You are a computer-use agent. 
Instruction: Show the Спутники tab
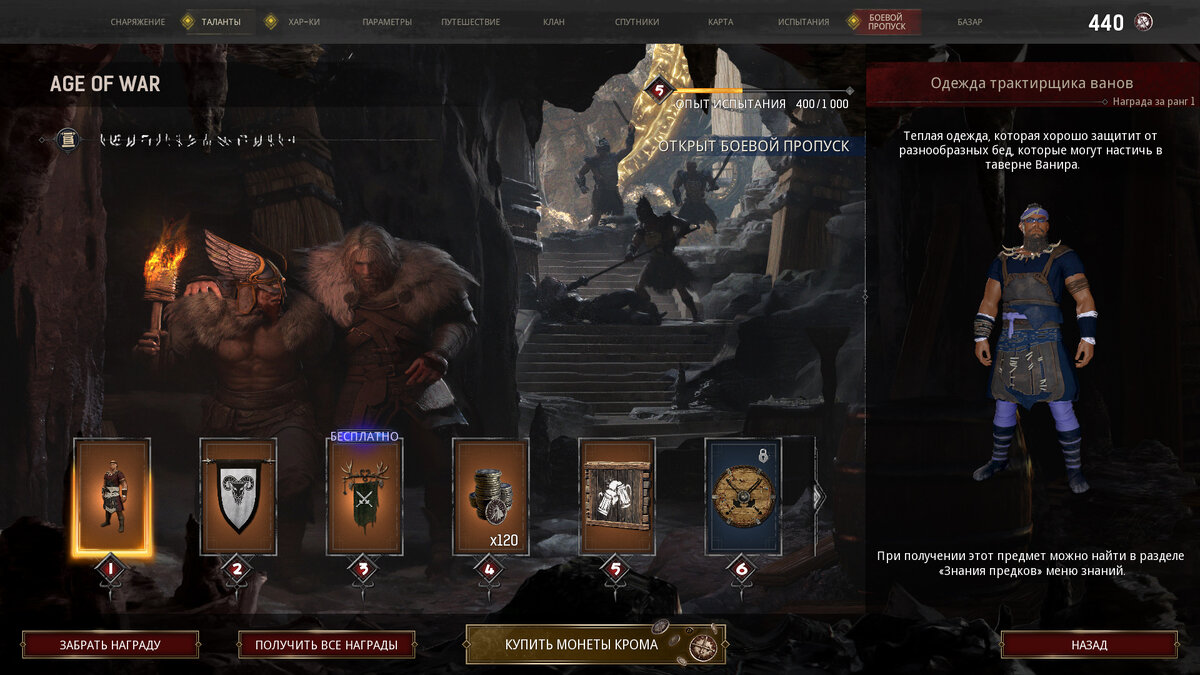tap(638, 22)
